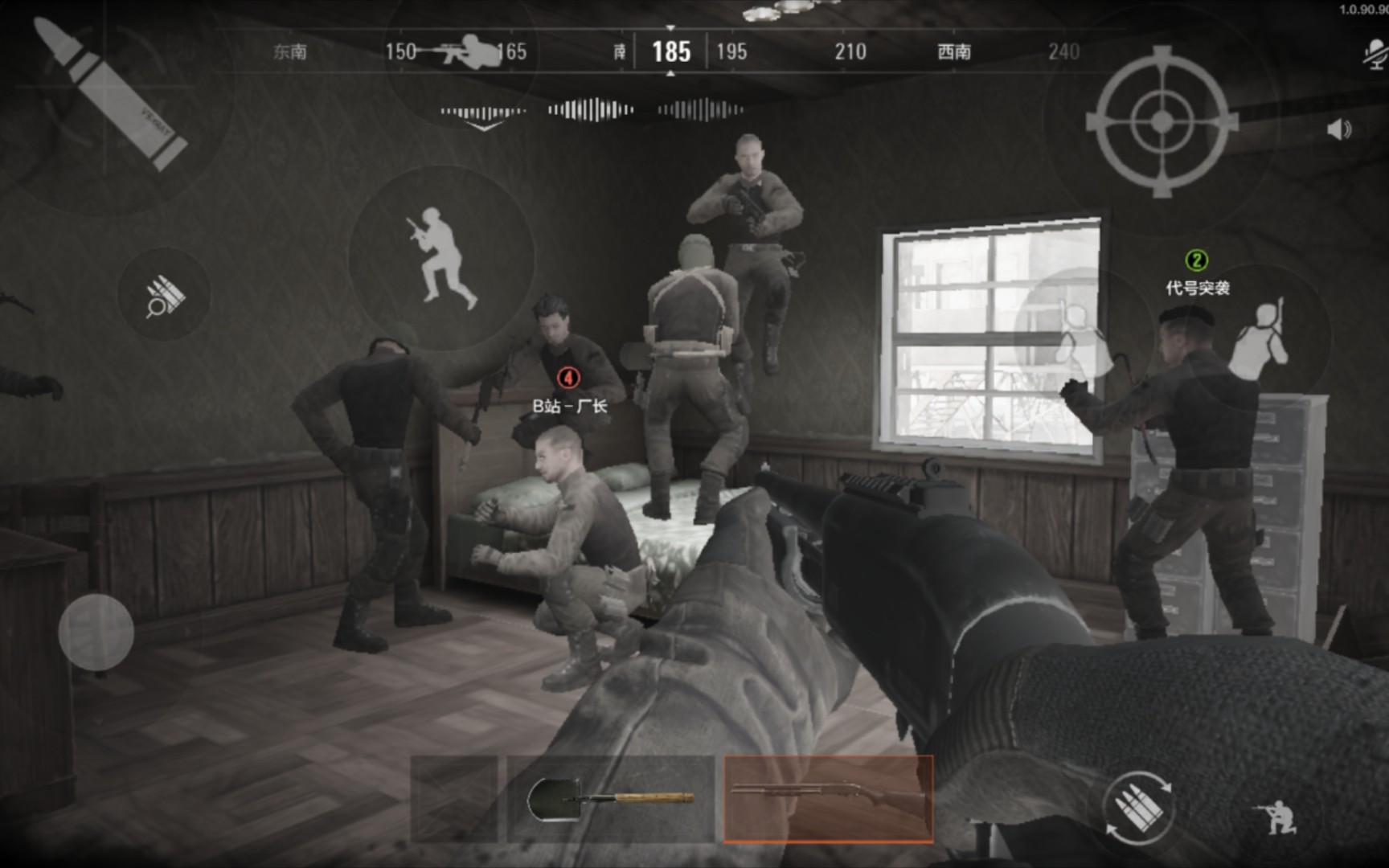The height and width of the screenshot is (868, 1389).
Task: Tap the crosshair aim-down-sights button
Action: click(x=1162, y=121)
